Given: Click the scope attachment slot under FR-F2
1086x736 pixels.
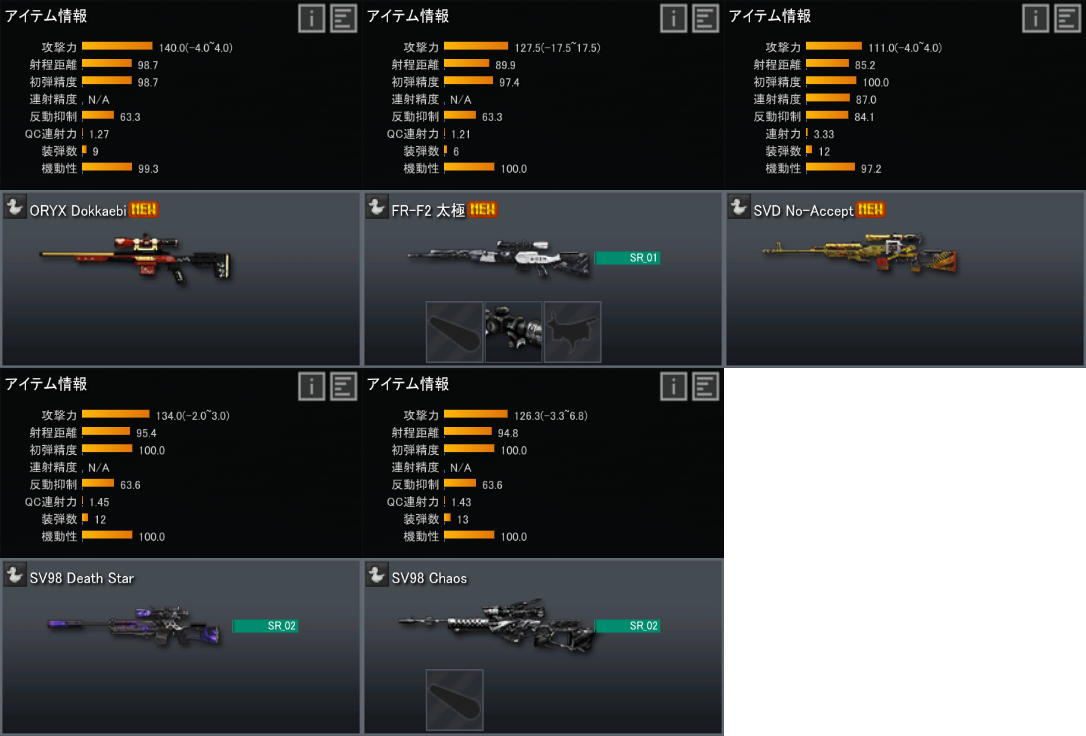Looking at the screenshot, I should pyautogui.click(x=513, y=332).
